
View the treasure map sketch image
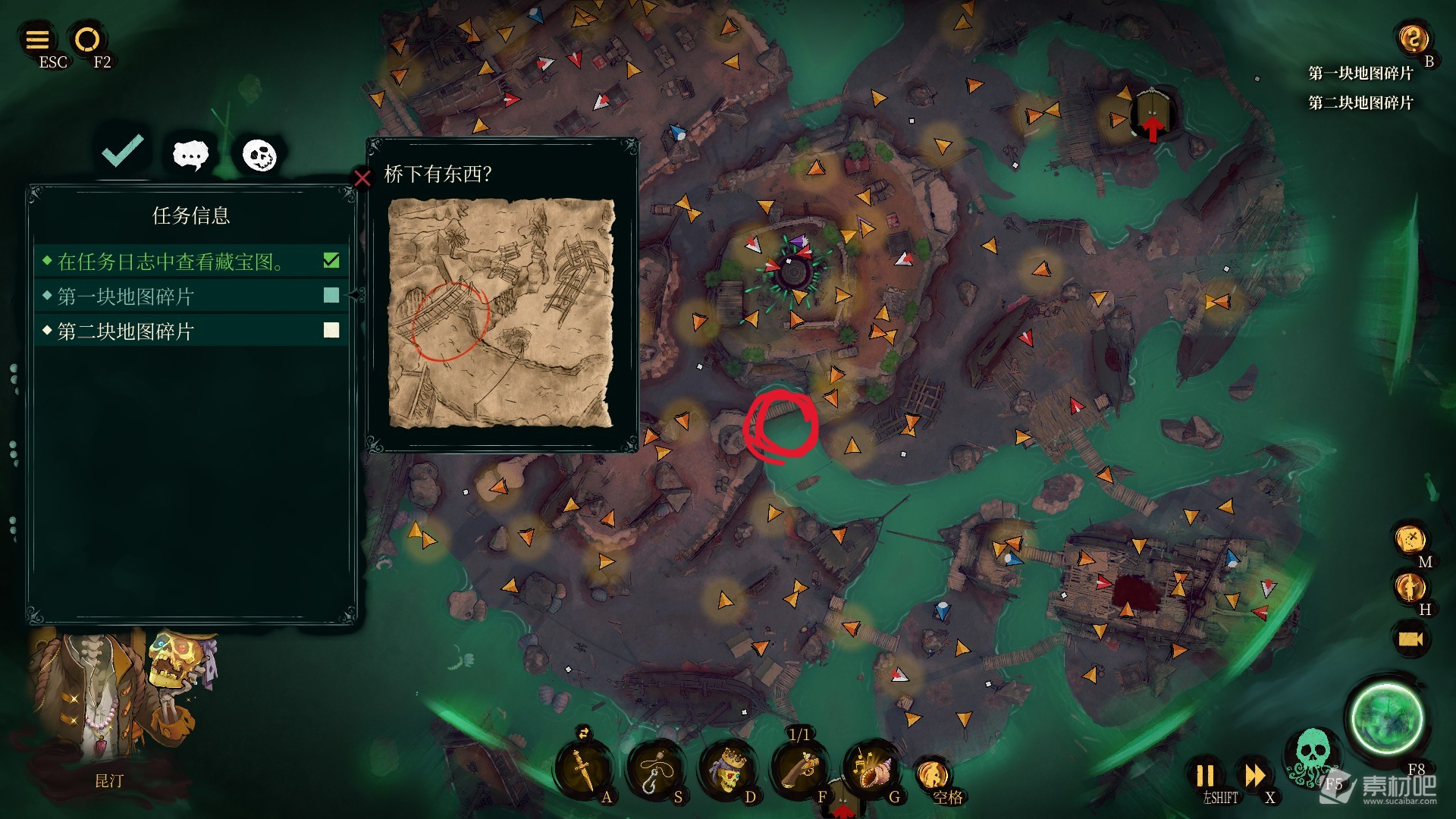pos(501,313)
